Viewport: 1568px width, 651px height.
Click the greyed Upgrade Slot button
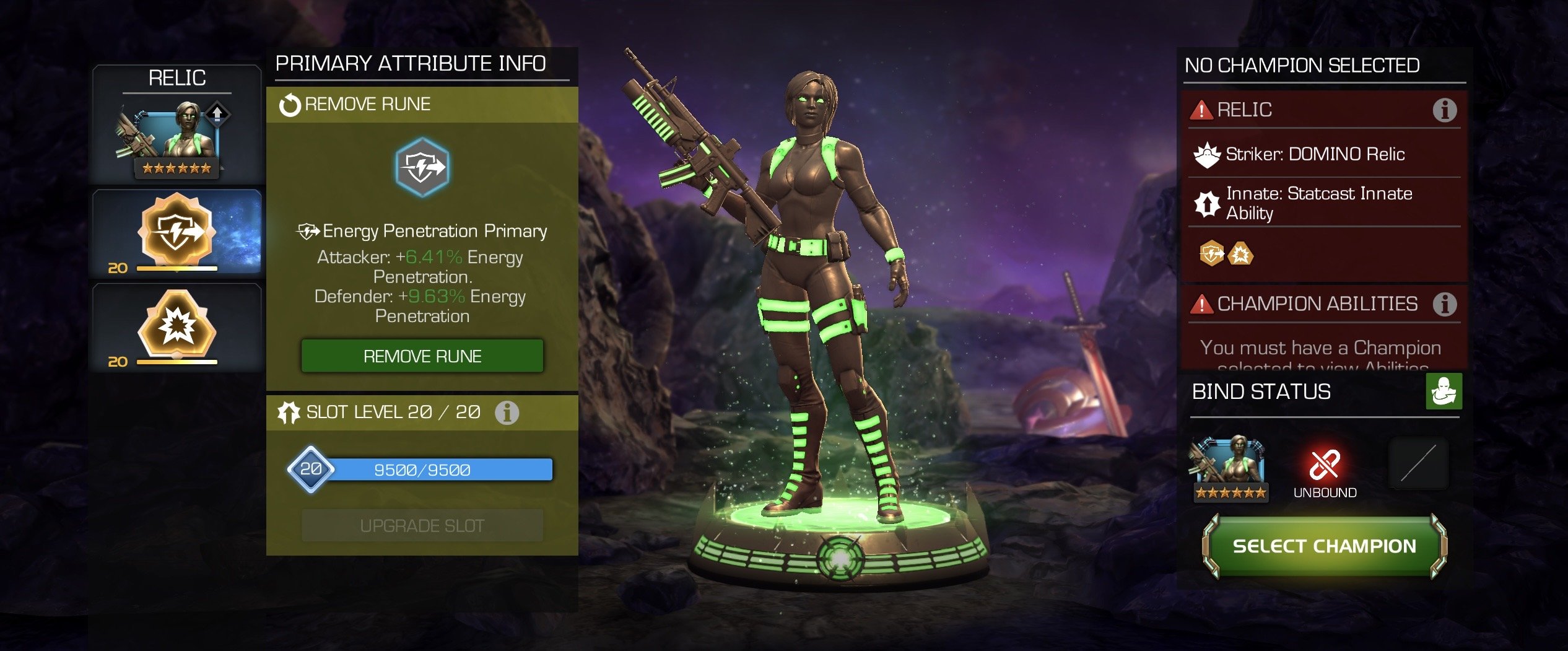pos(422,526)
